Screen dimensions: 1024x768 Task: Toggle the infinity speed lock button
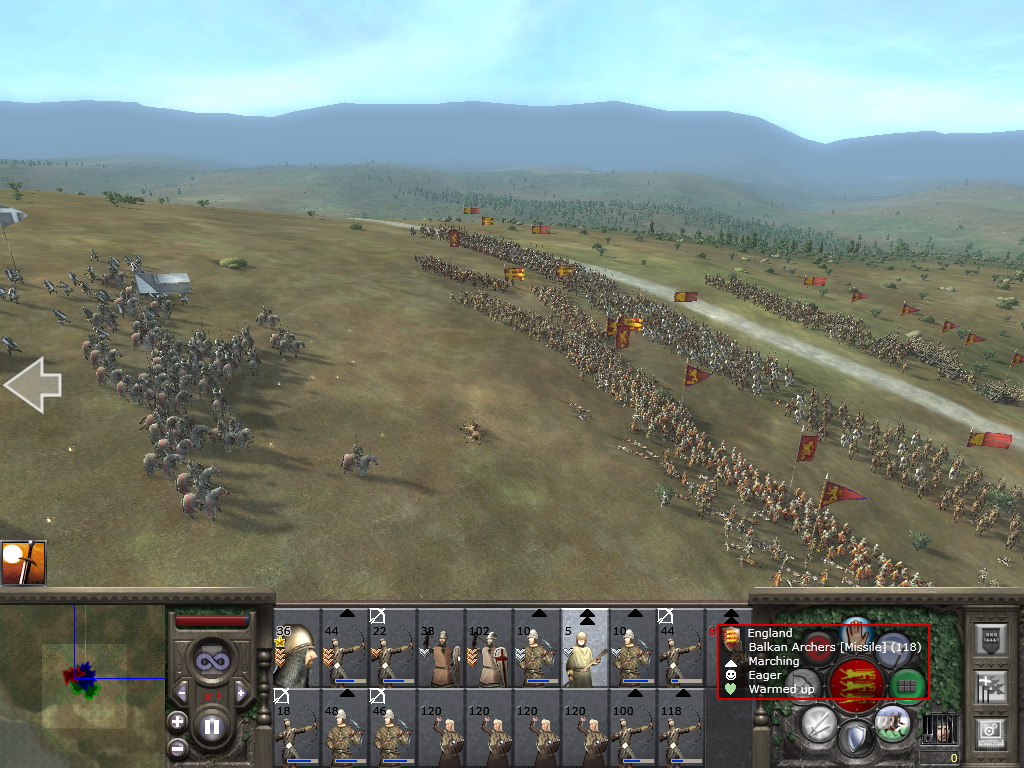211,660
